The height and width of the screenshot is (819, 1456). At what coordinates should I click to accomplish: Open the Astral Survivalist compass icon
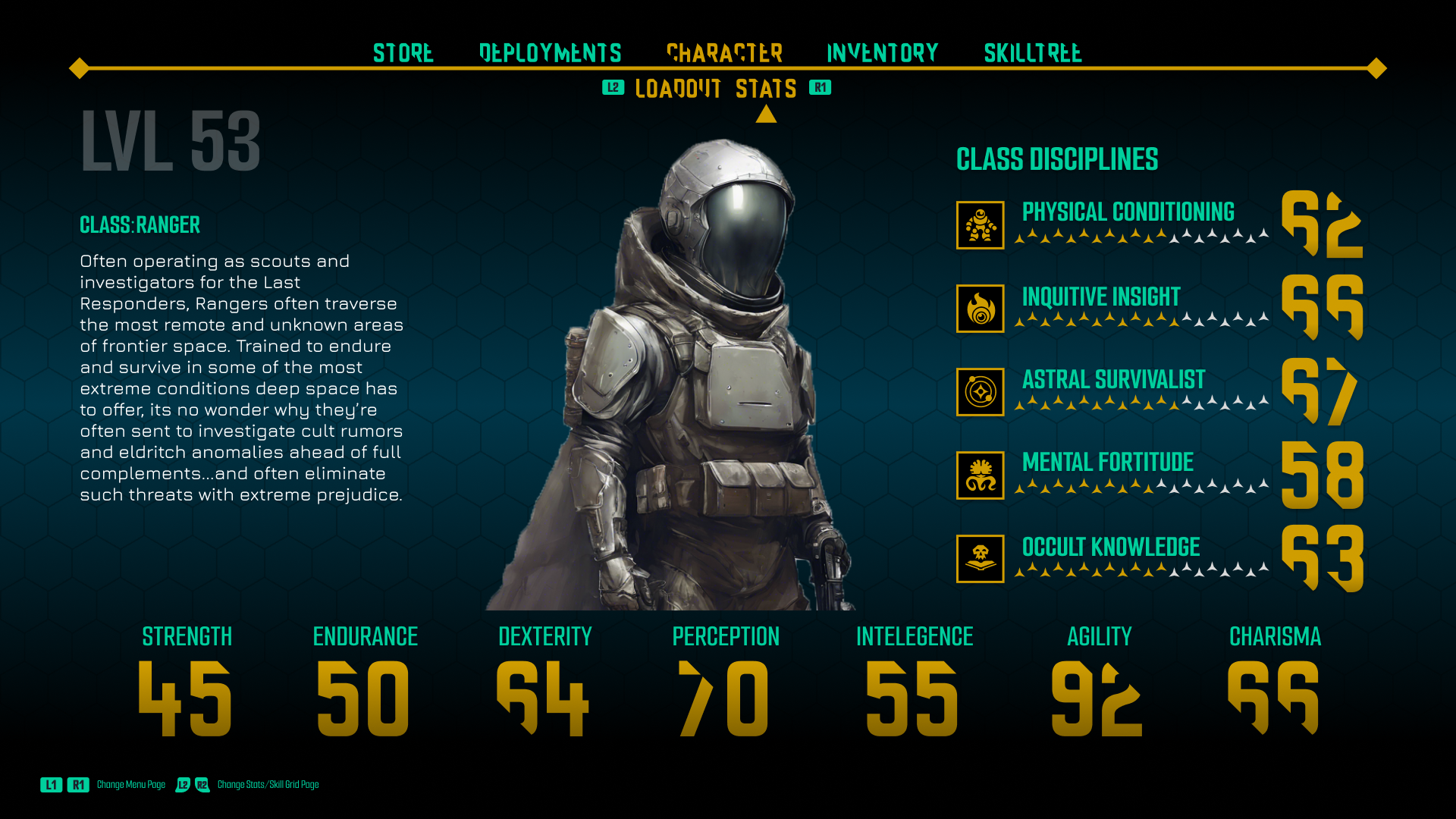pyautogui.click(x=980, y=392)
